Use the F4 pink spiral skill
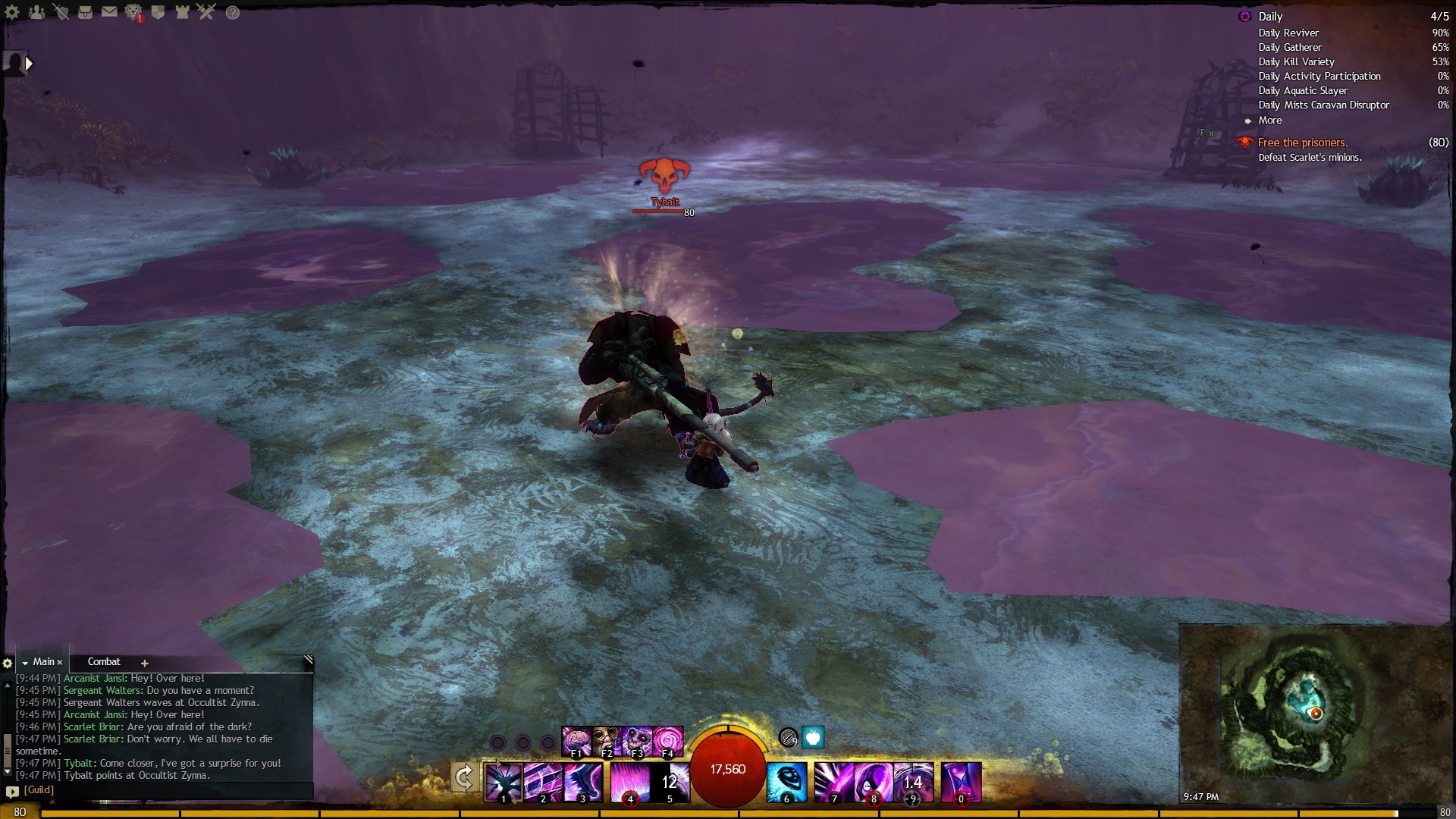The image size is (1456, 819). tap(668, 741)
